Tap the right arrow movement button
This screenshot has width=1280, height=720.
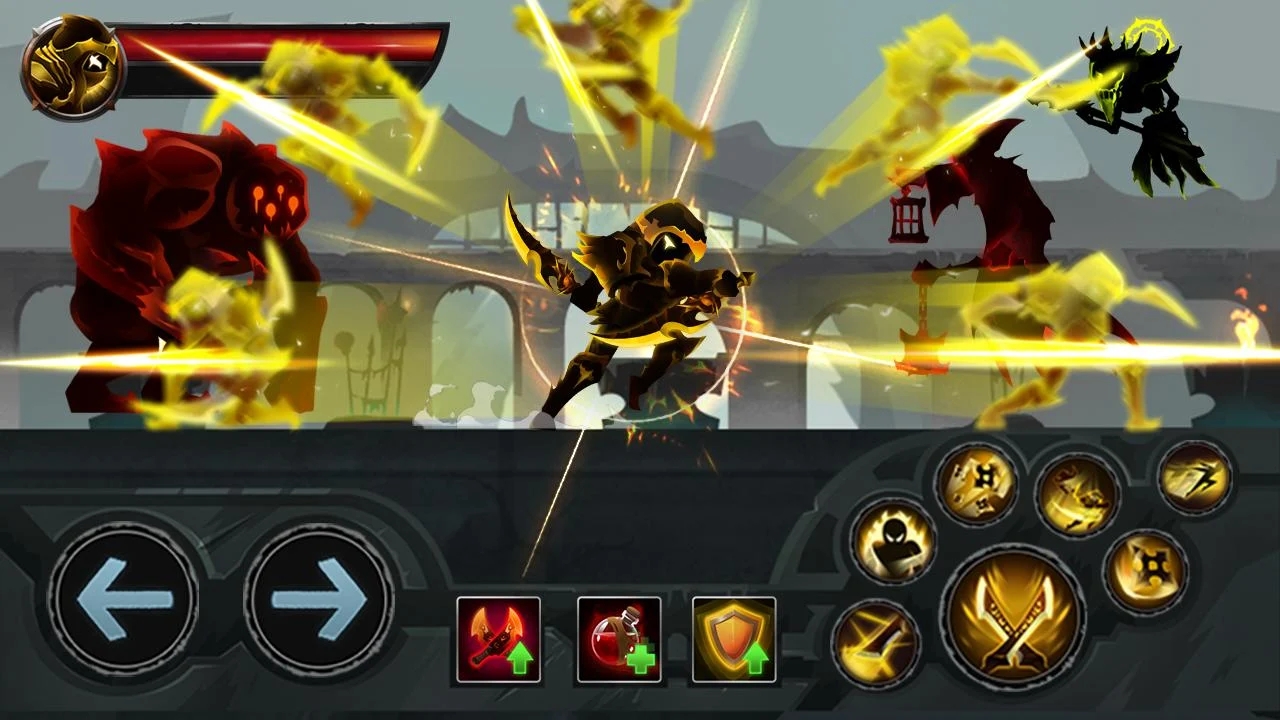pyautogui.click(x=319, y=599)
